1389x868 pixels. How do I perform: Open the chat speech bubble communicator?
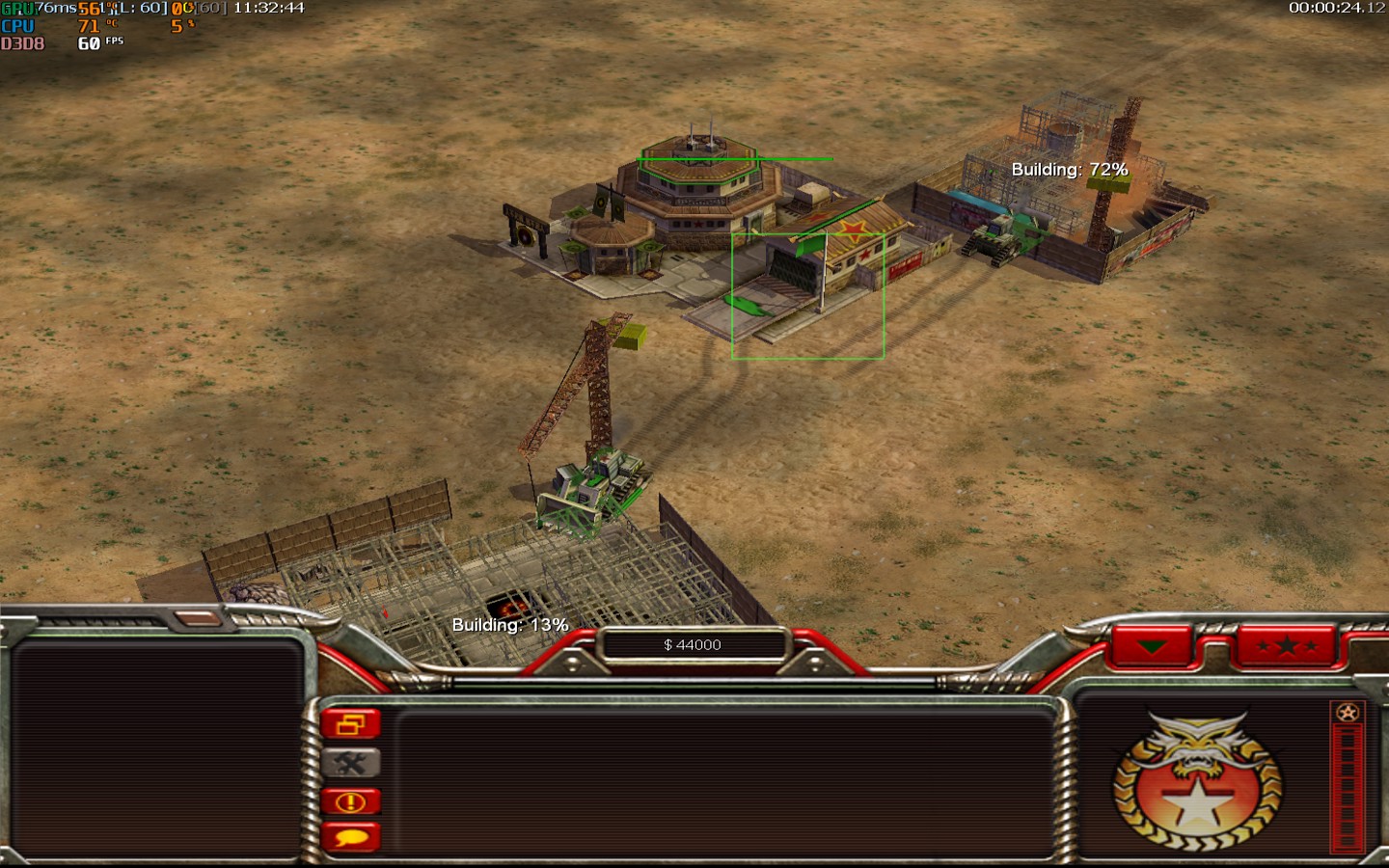tap(350, 836)
